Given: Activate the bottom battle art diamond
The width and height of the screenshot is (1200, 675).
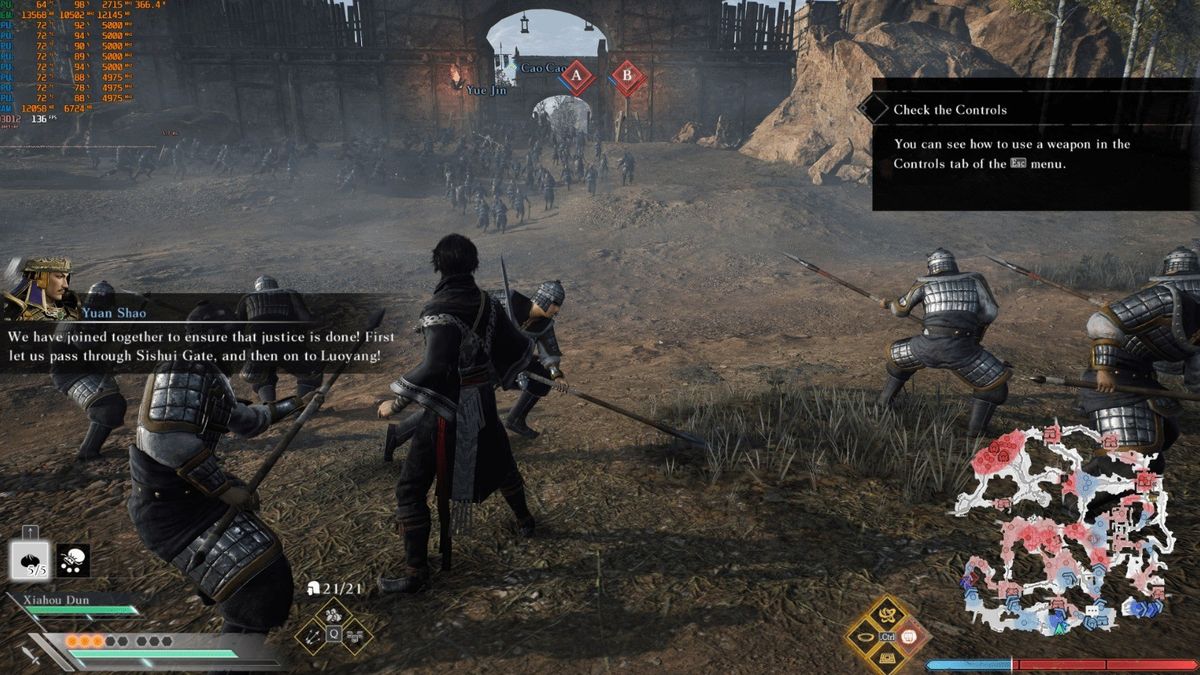Looking at the screenshot, I should click(885, 657).
